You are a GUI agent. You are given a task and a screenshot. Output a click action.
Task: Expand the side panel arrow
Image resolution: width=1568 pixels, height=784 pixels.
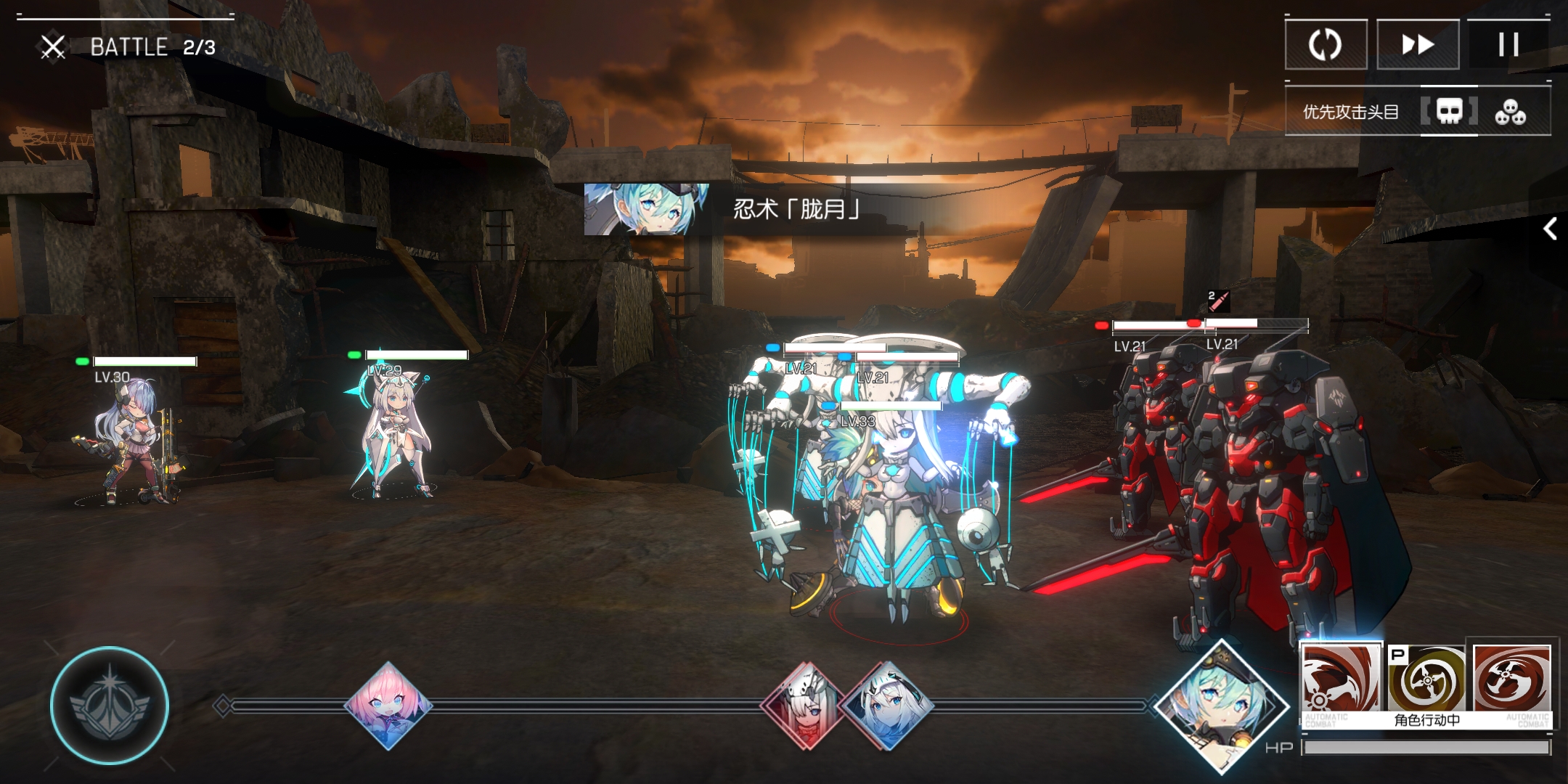click(x=1550, y=229)
